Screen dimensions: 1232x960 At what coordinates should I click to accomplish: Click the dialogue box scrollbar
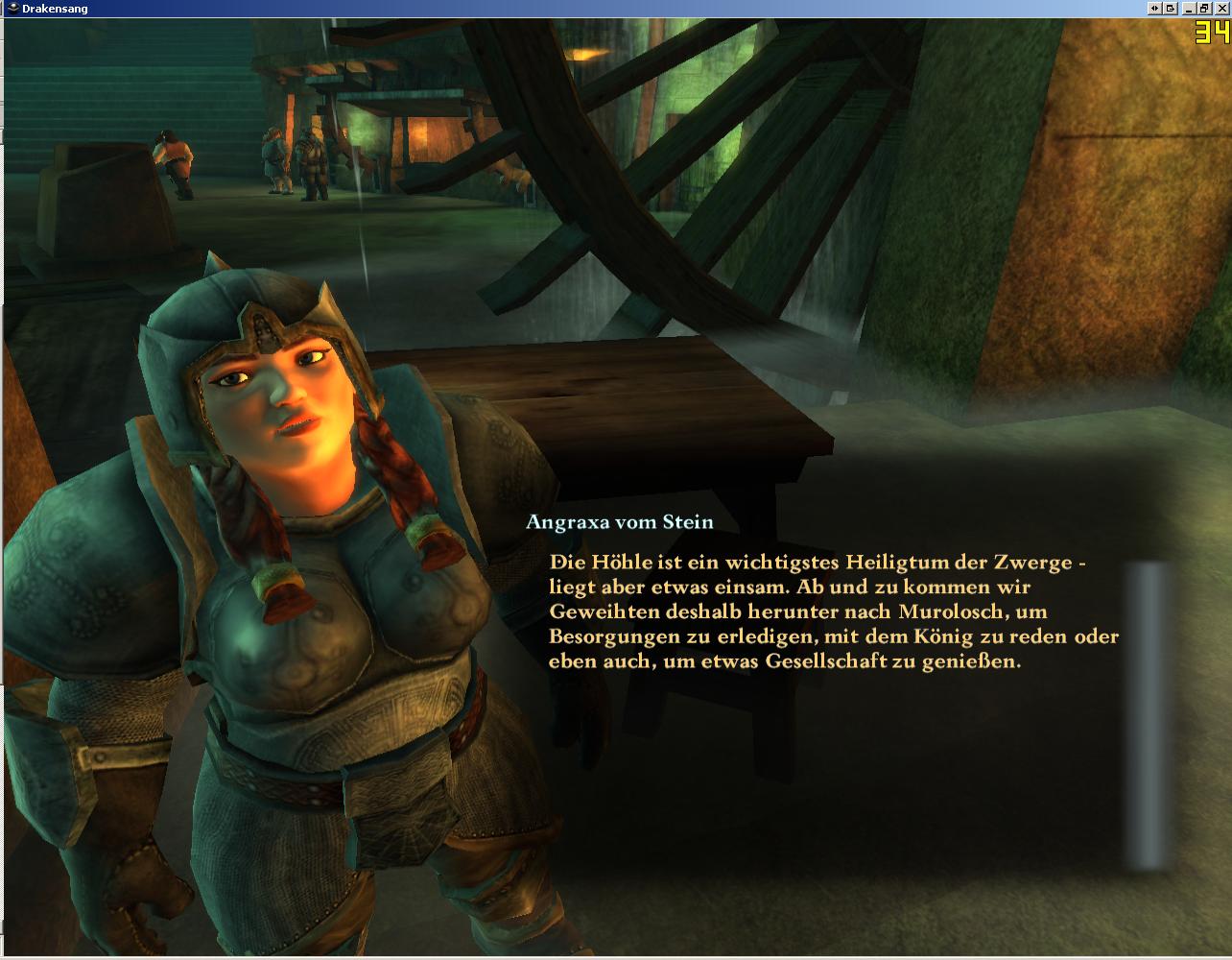1149,716
